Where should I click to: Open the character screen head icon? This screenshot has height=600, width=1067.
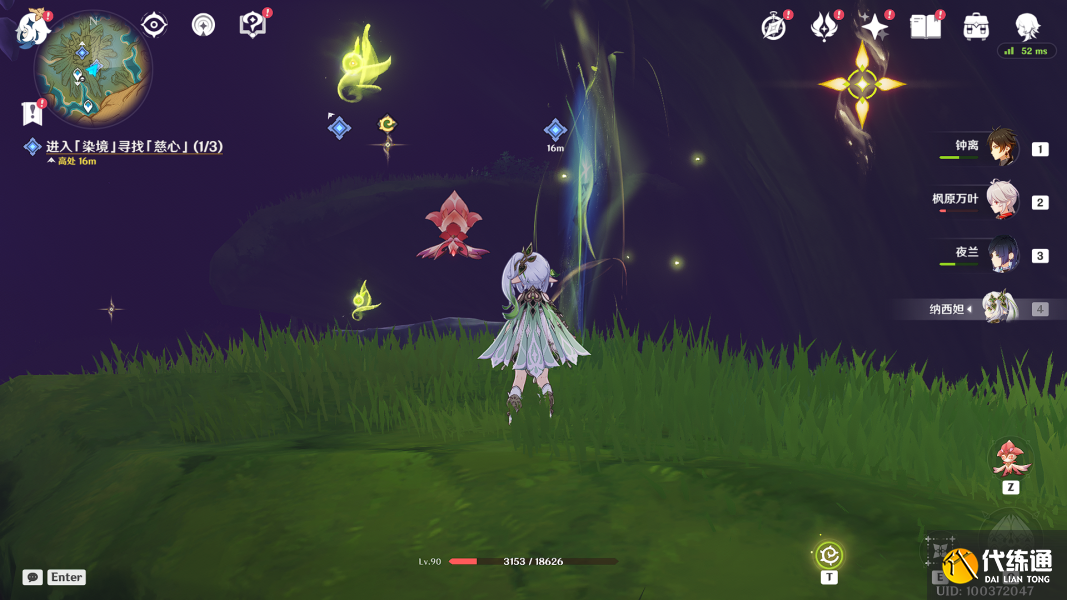point(1027,27)
